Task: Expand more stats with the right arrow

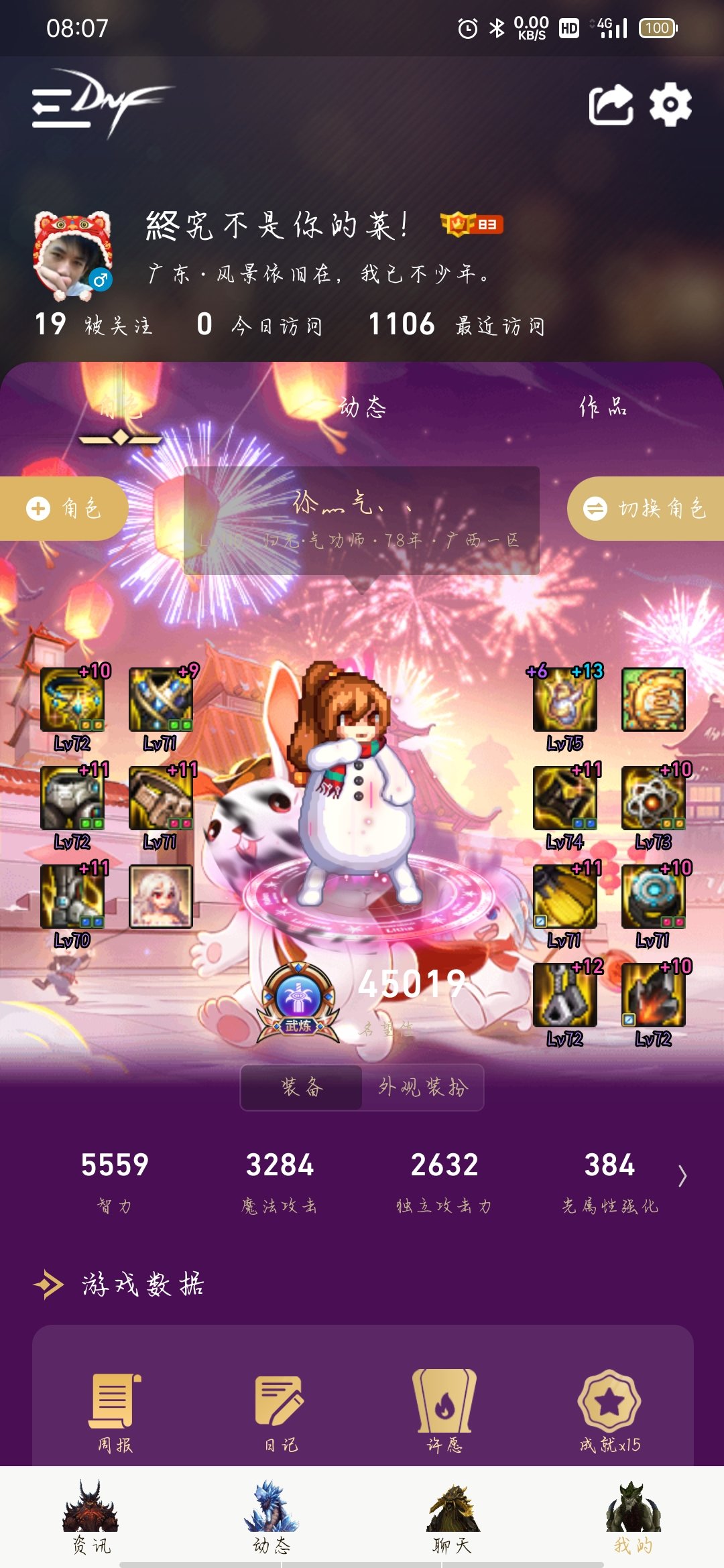Action: (682, 1176)
